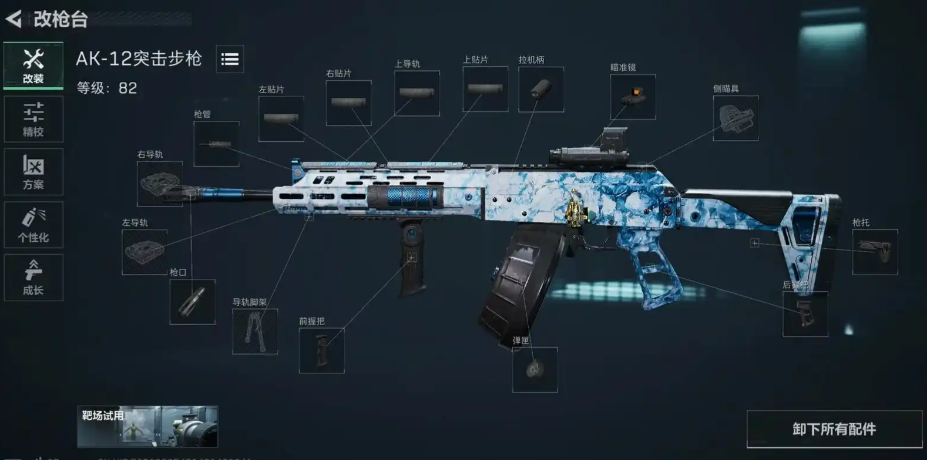Click the 卸下所有配件 button

pos(834,429)
